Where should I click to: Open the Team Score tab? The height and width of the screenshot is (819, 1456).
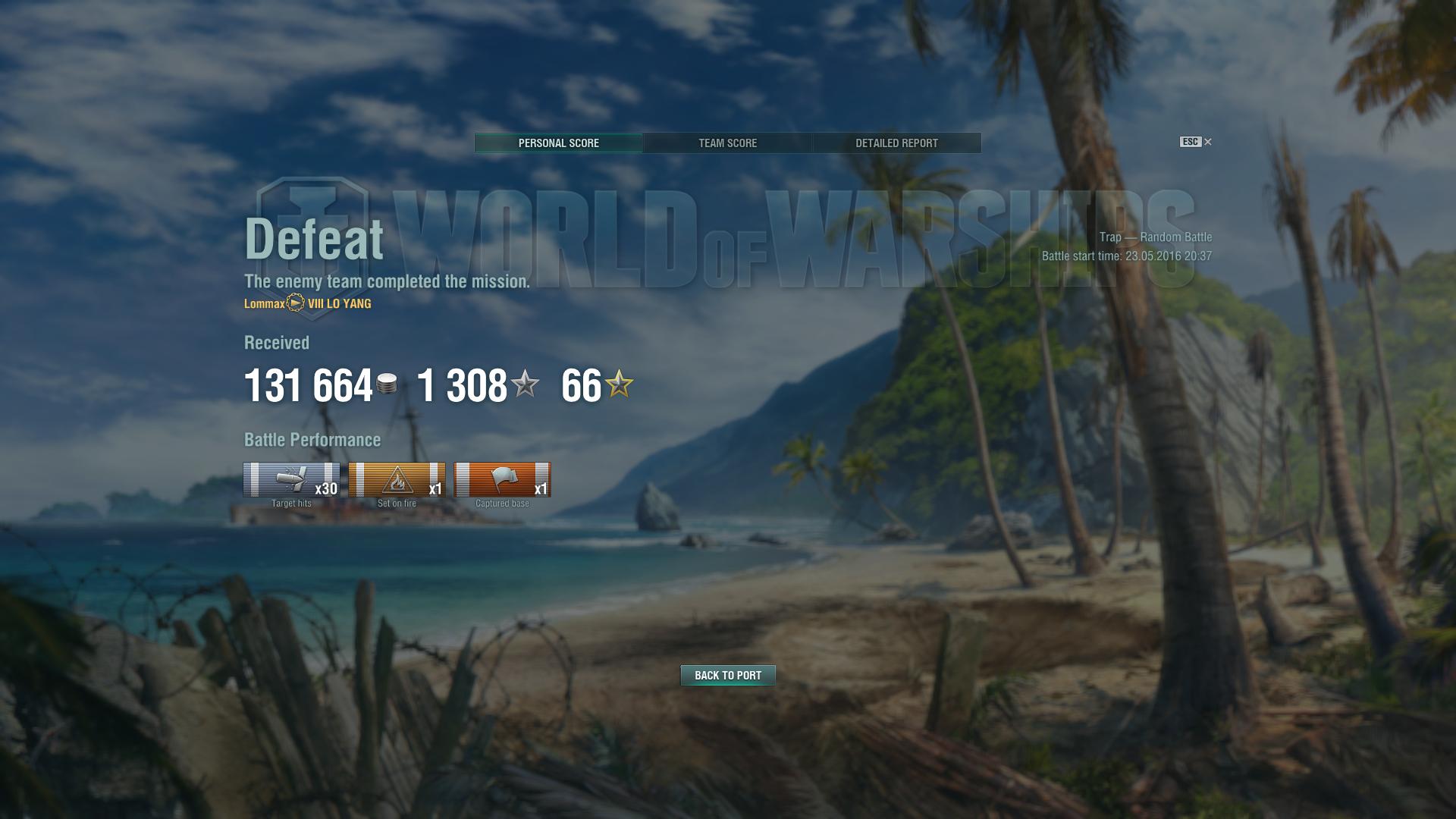point(727,143)
